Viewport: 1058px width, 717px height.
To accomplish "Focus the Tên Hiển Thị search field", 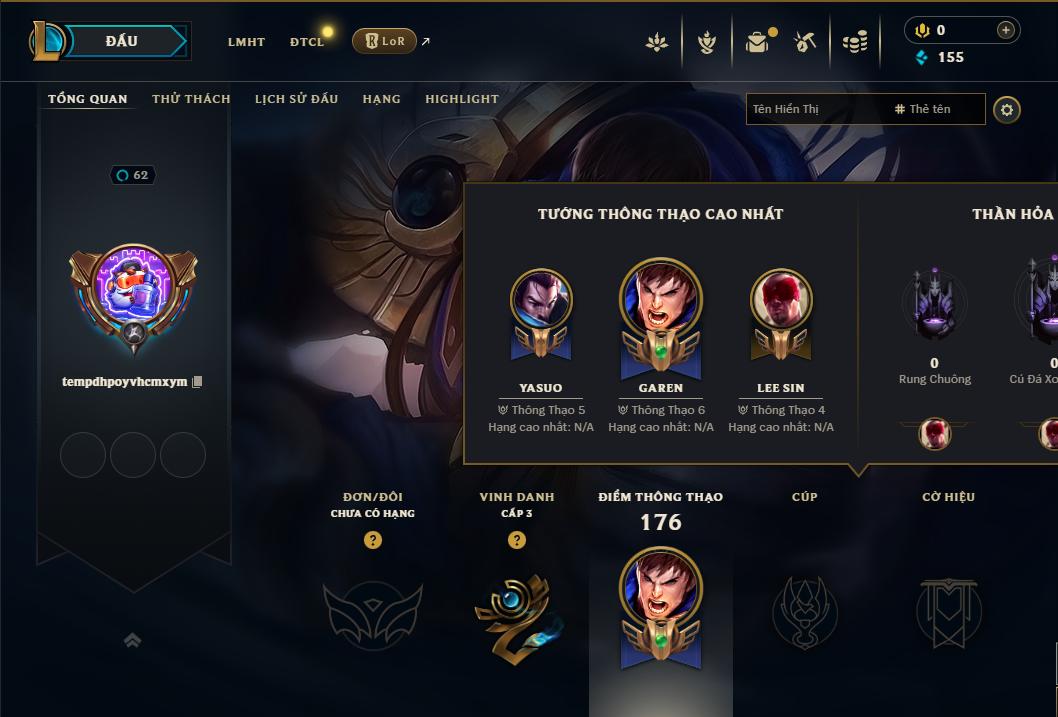I will [x=815, y=109].
